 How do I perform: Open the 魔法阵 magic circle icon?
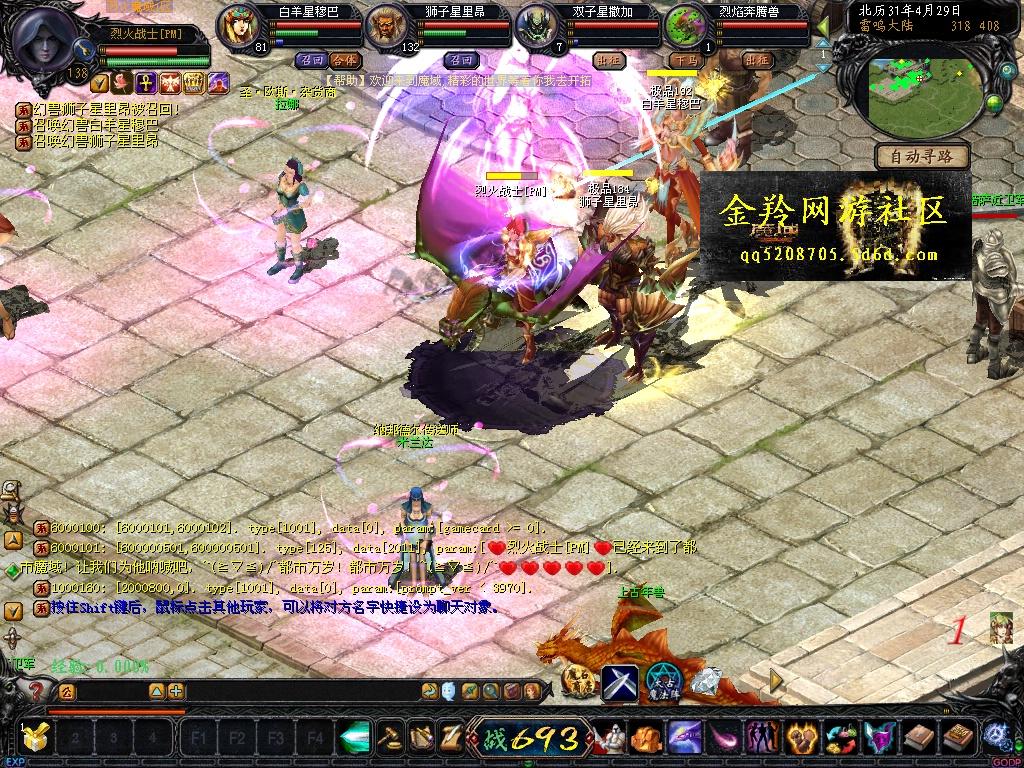coord(662,682)
